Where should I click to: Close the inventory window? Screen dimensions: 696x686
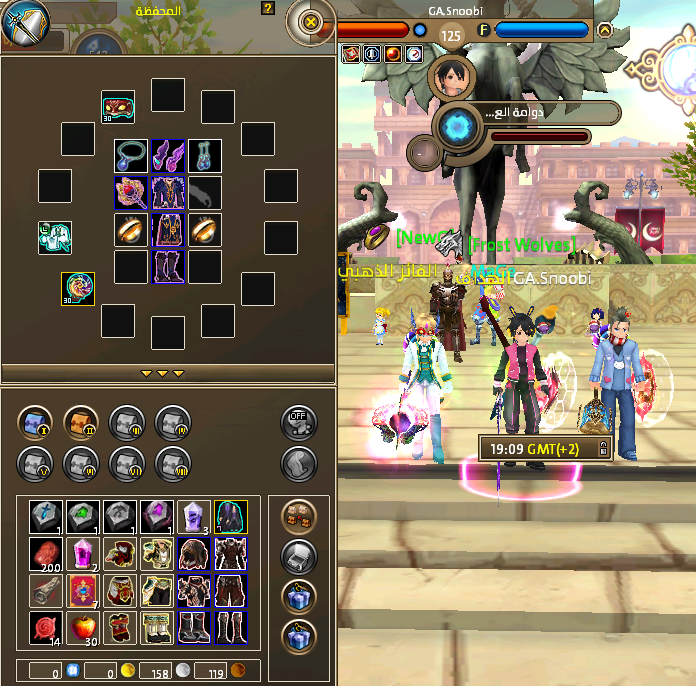click(310, 21)
